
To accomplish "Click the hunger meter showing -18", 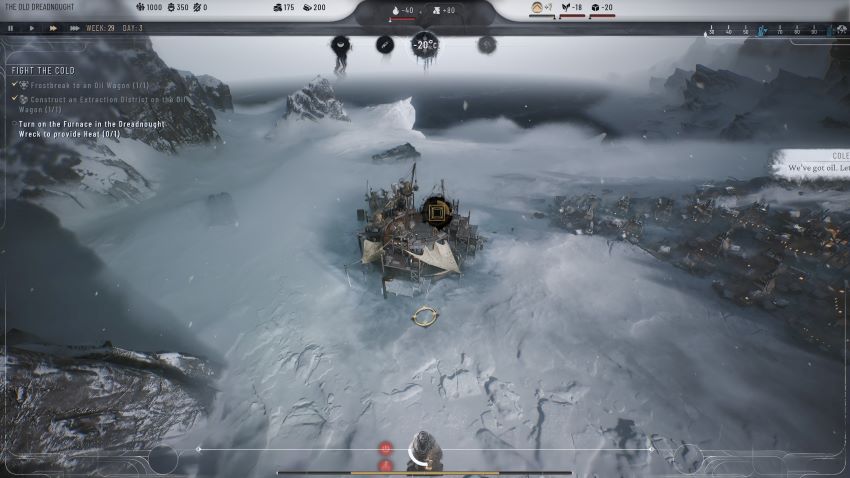I will 573,9.
